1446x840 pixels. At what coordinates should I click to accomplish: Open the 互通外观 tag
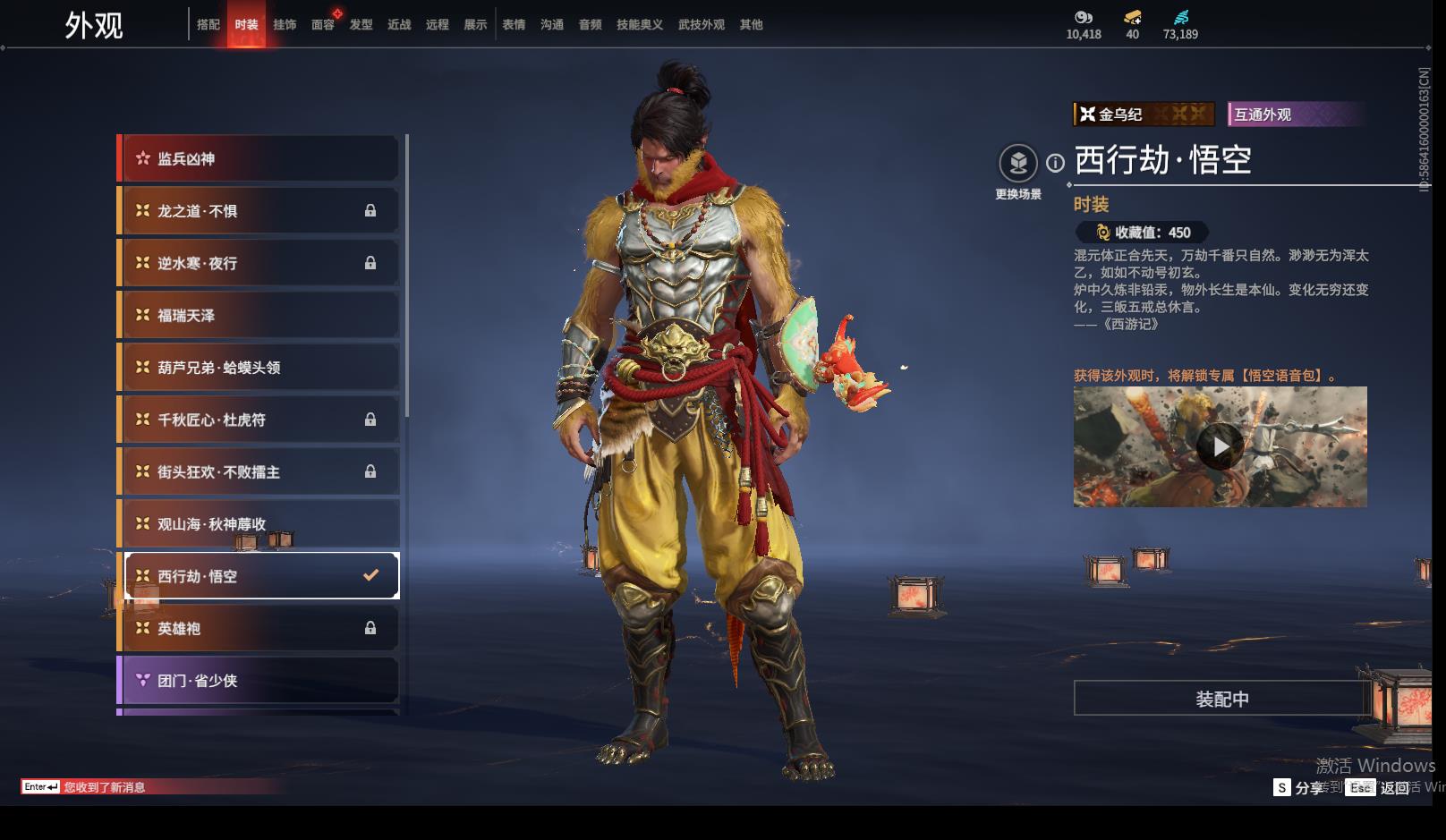tap(1294, 115)
